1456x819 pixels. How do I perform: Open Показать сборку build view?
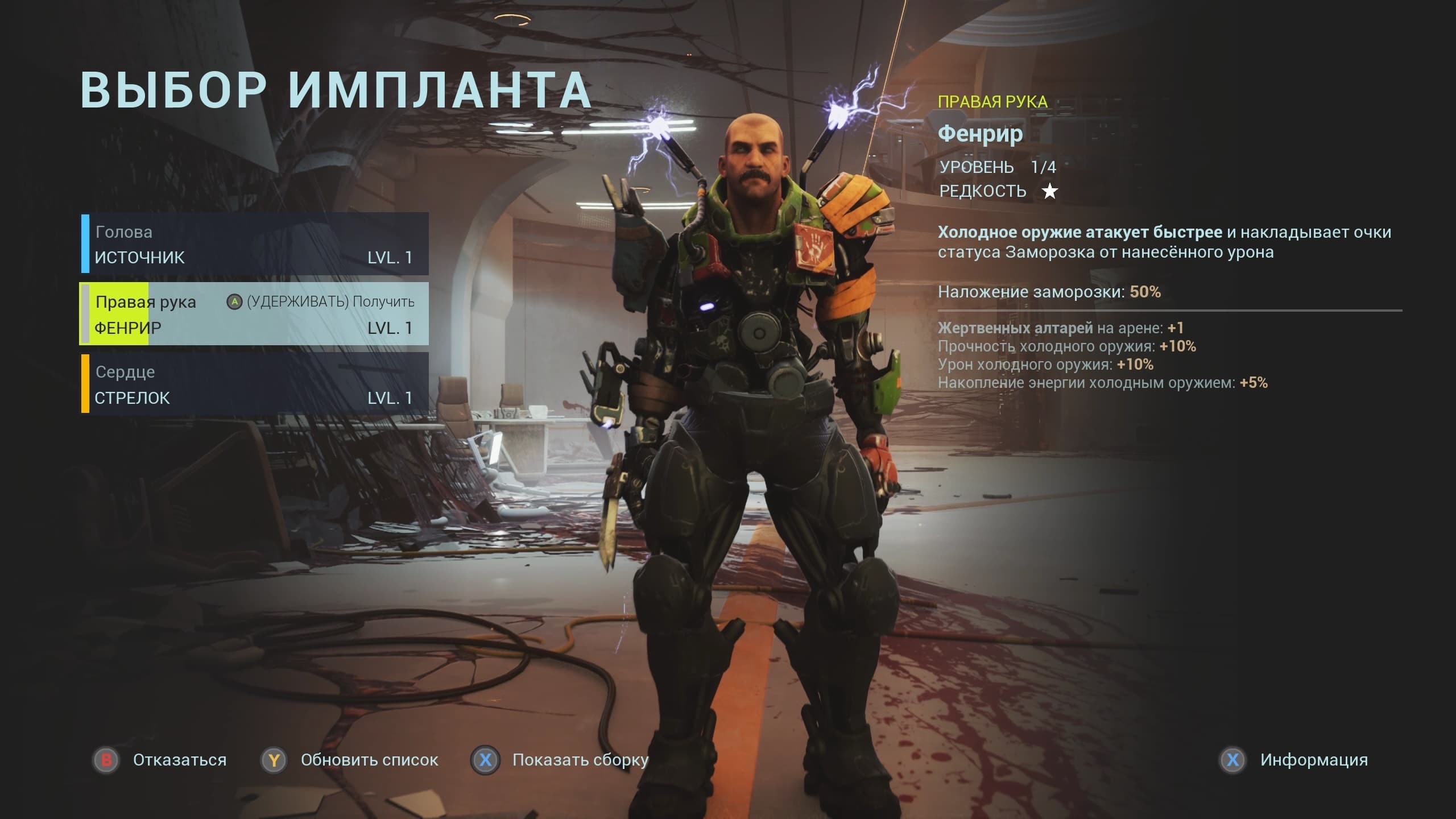[561, 760]
